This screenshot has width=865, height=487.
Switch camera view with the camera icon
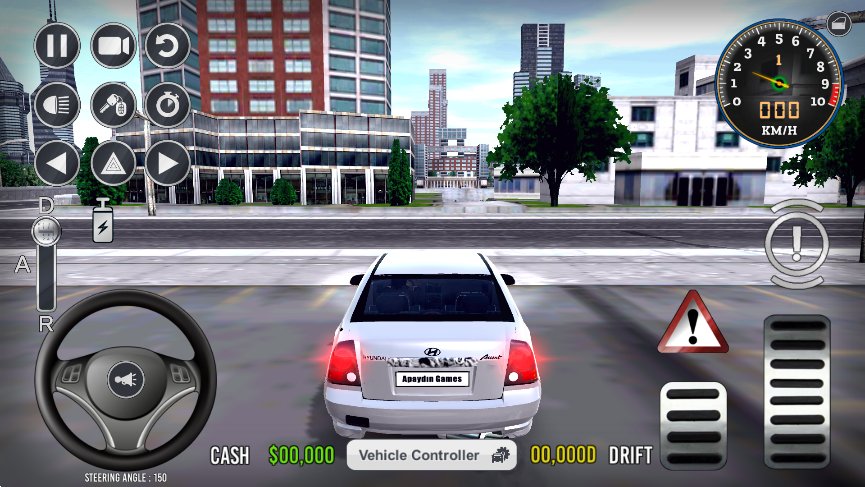point(113,45)
